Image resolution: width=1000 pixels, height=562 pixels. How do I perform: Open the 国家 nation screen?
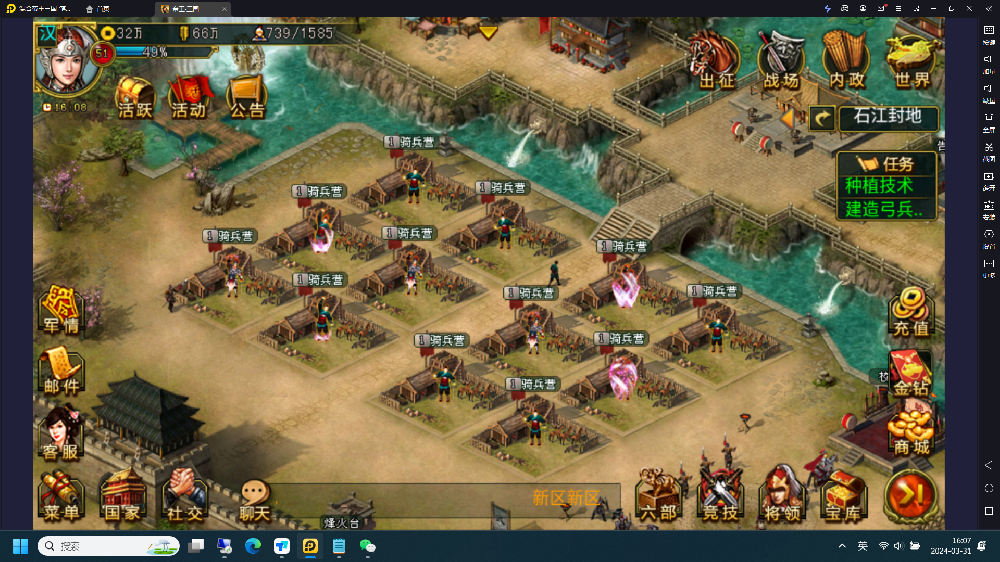click(x=122, y=496)
